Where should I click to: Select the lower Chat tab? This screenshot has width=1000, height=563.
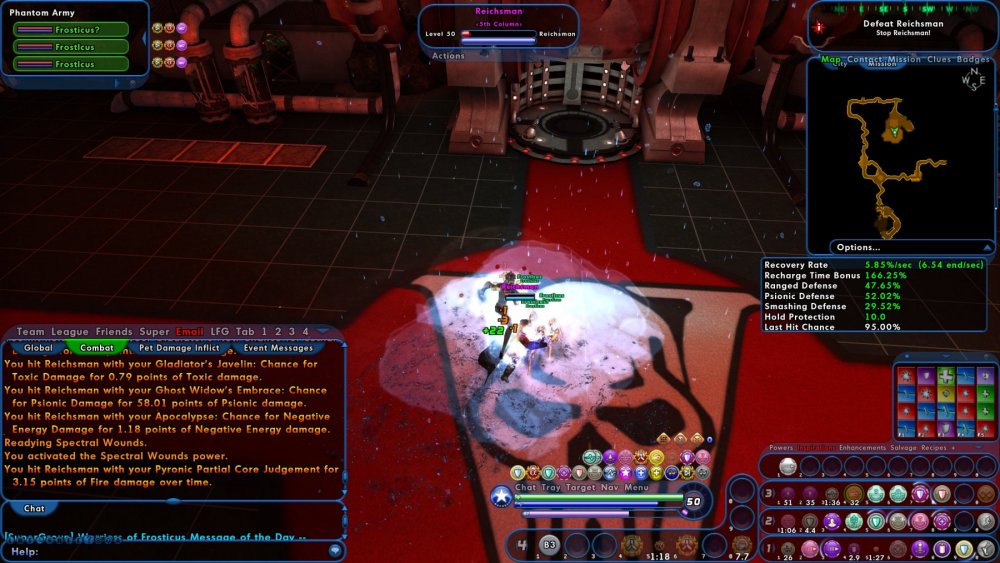34,508
